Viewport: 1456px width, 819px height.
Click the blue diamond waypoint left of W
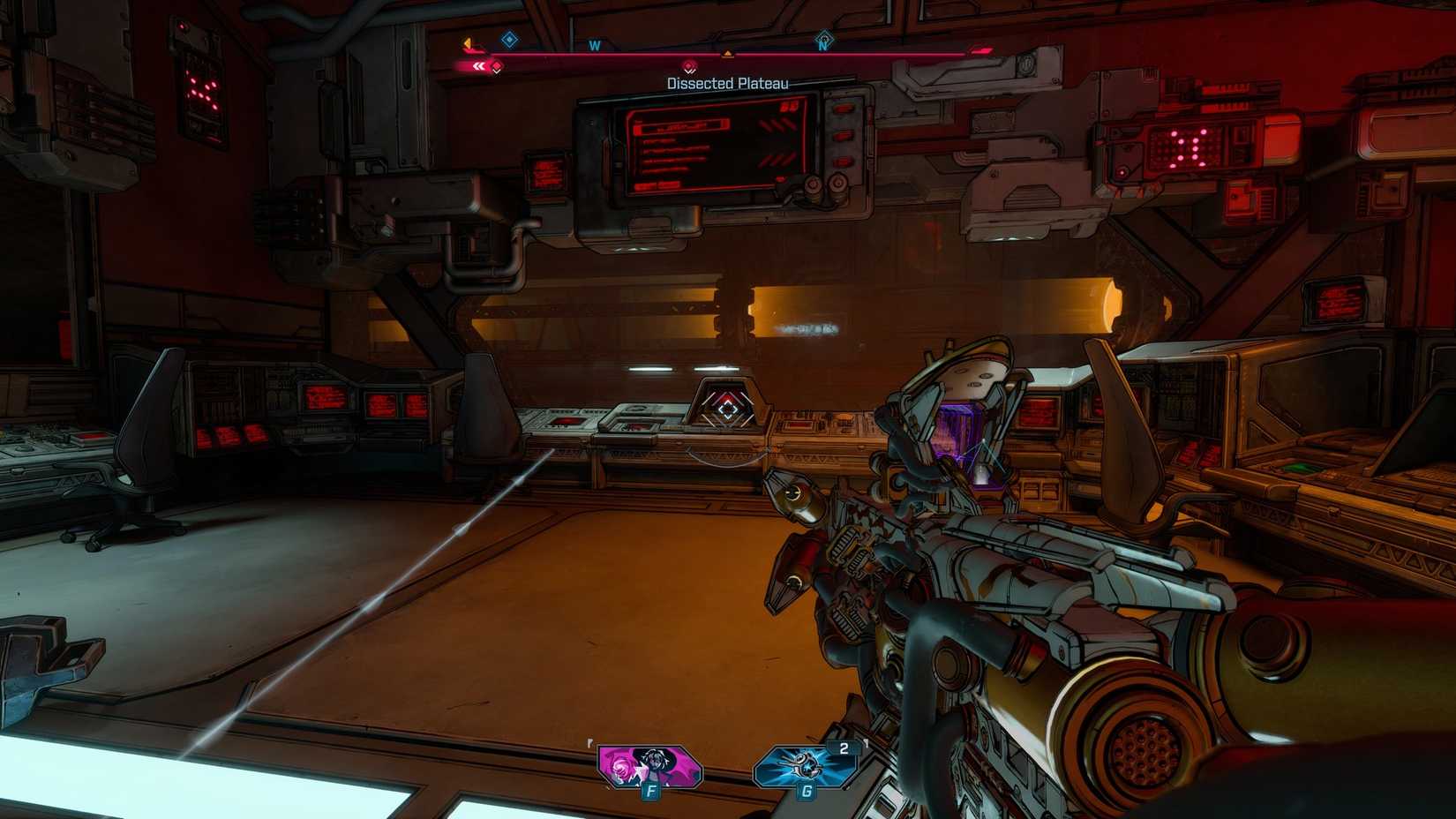point(508,39)
